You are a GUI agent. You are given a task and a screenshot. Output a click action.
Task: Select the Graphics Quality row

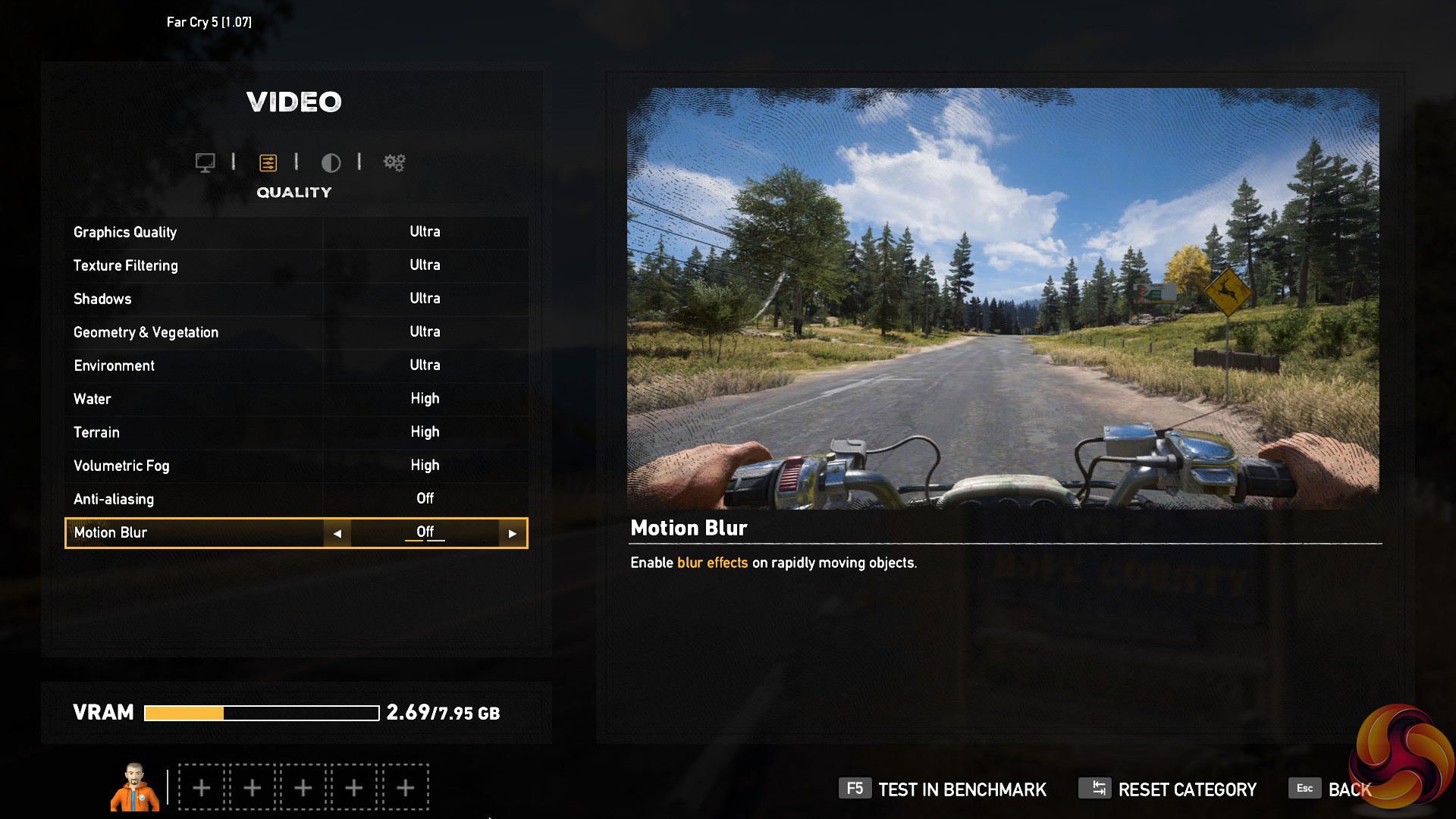click(297, 232)
